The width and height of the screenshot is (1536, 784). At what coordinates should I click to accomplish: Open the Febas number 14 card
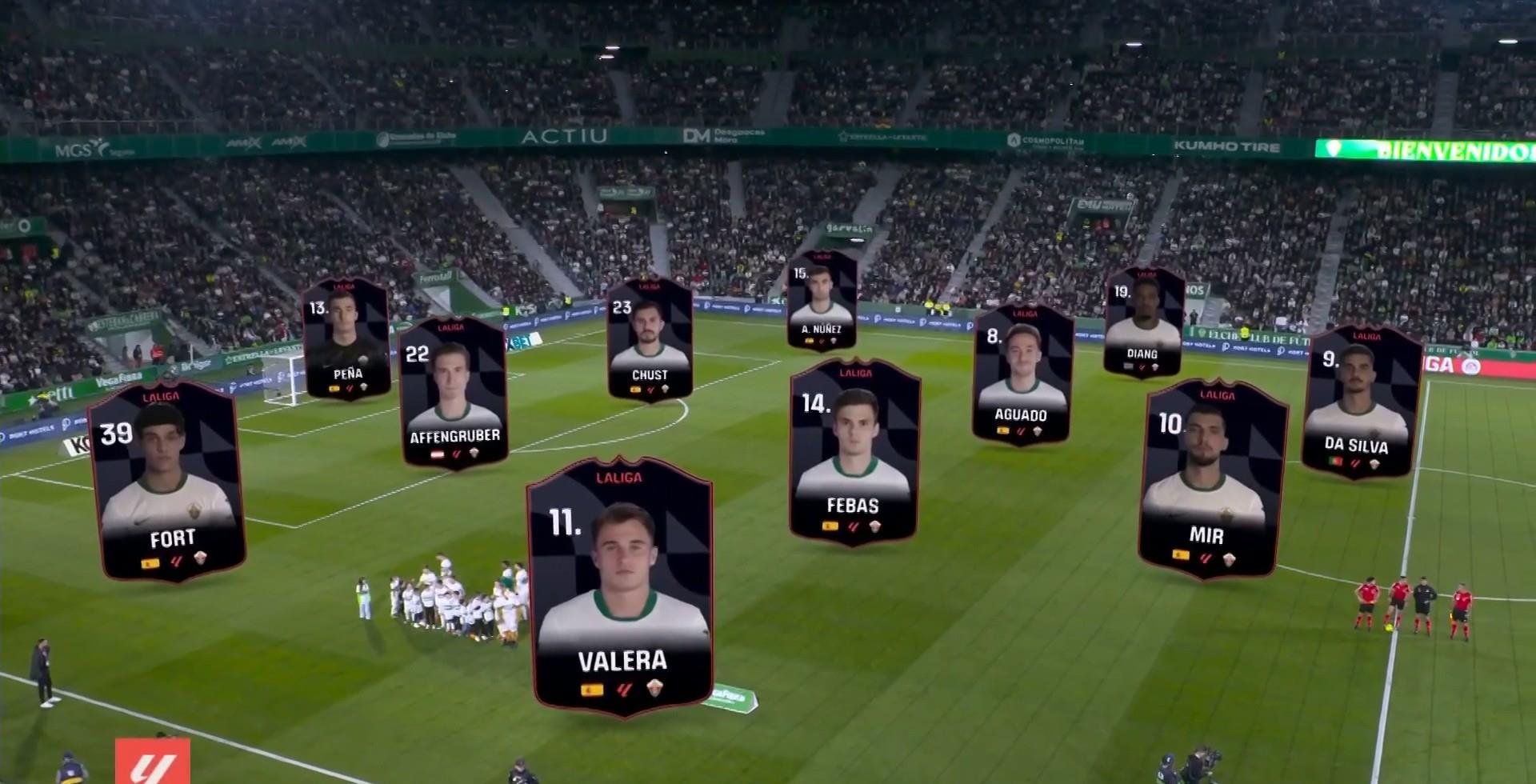coord(854,453)
